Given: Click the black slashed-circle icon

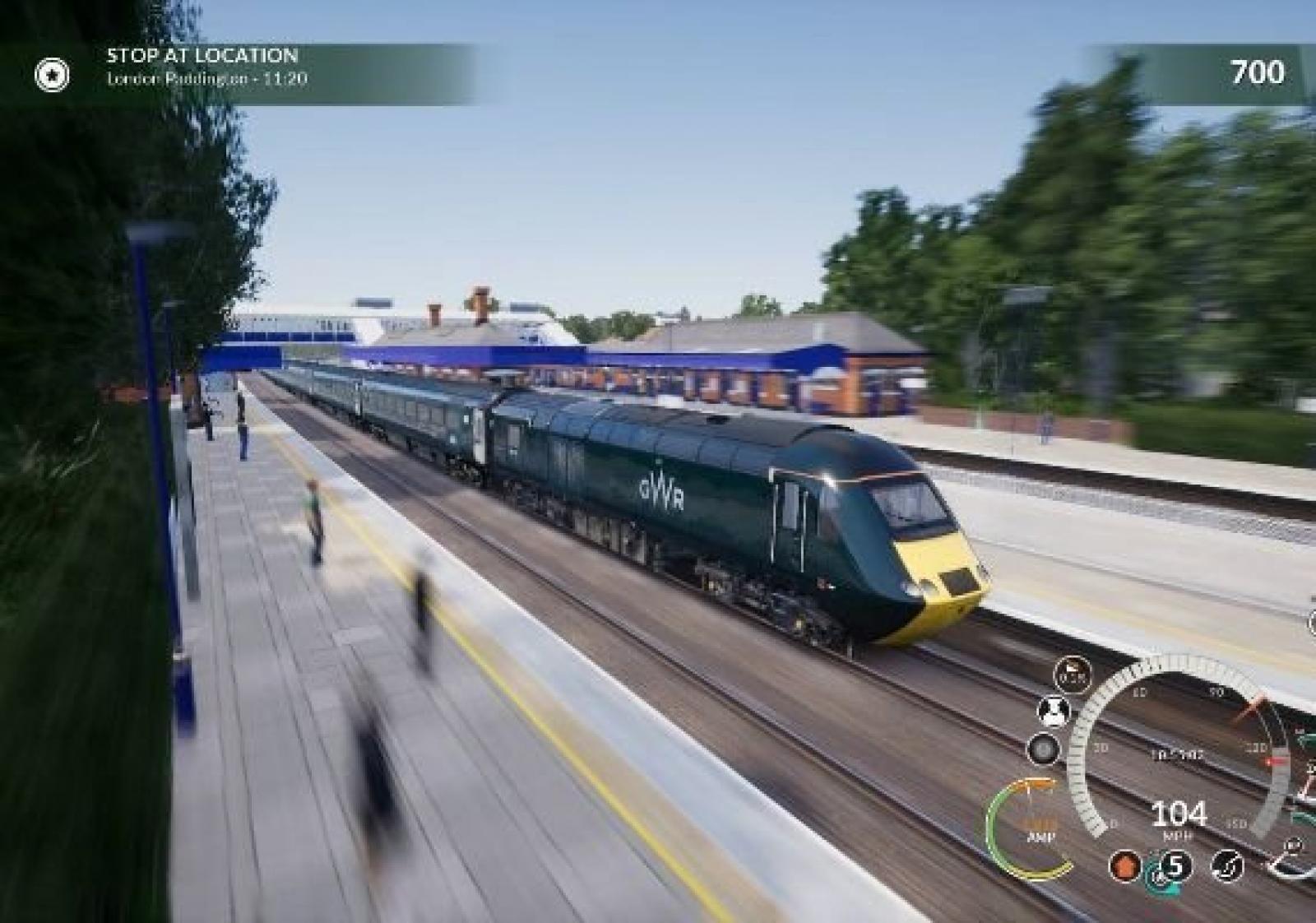Looking at the screenshot, I should (1226, 866).
